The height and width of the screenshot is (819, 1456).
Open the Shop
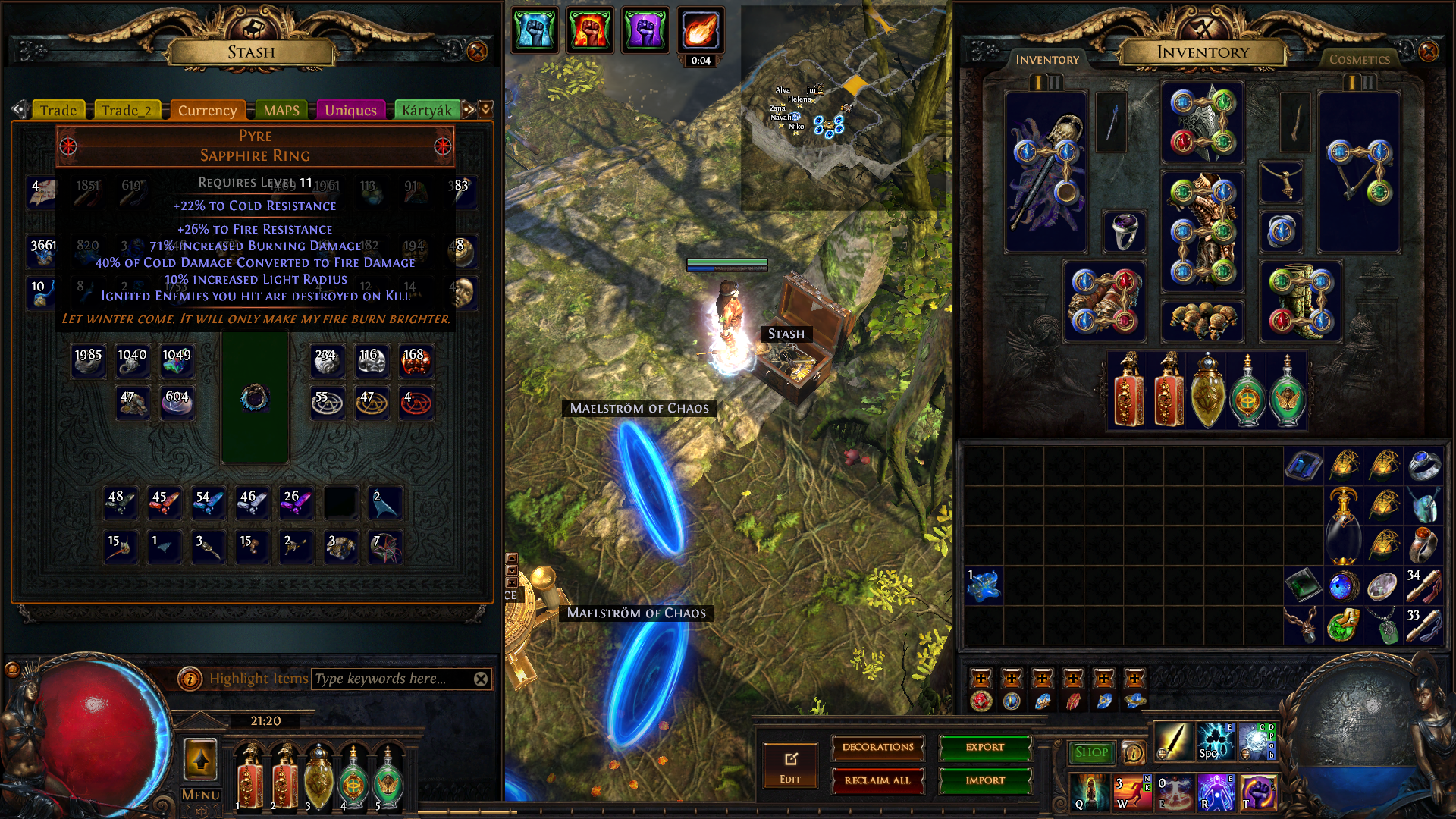point(1091,752)
